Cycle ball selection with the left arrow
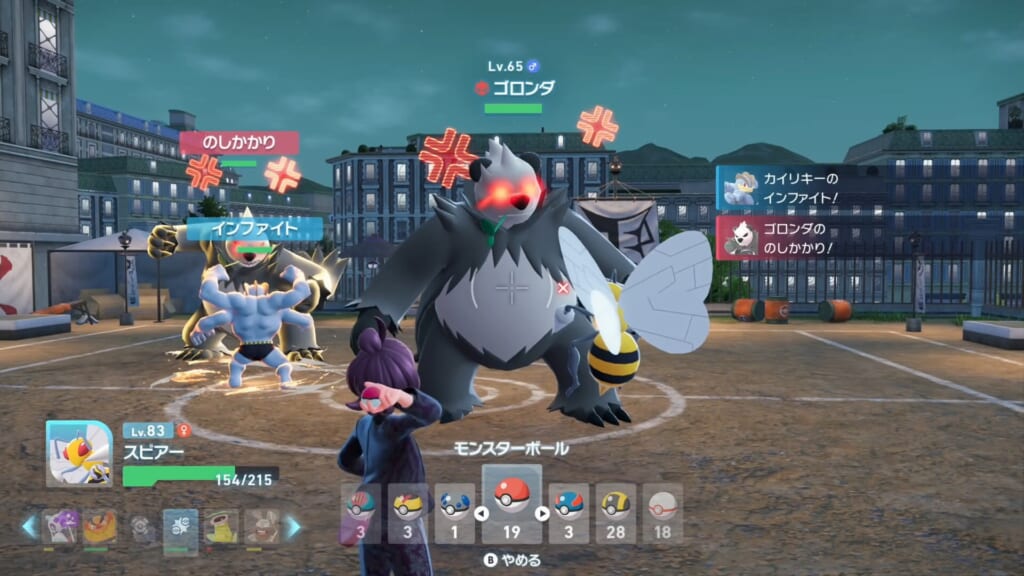This screenshot has height=576, width=1024. click(x=481, y=514)
